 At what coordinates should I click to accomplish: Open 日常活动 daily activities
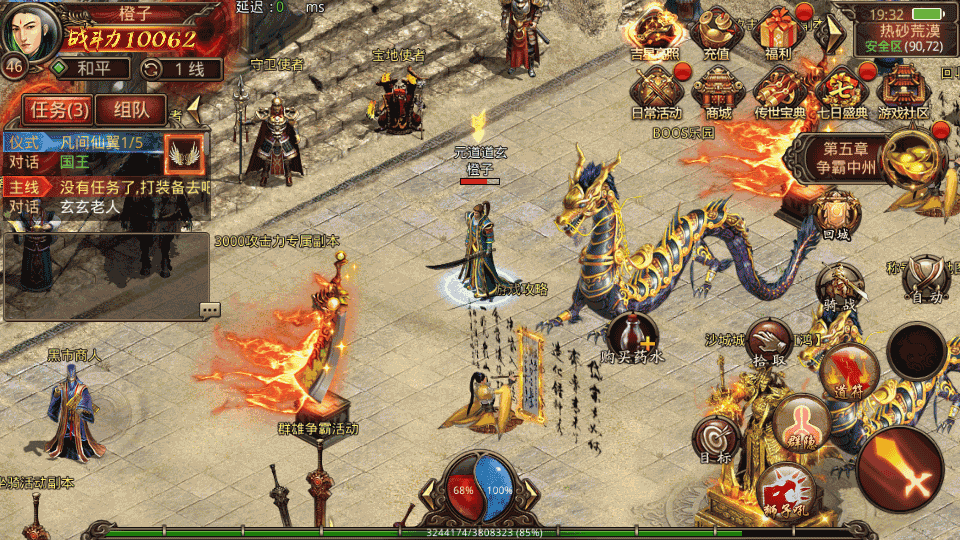point(655,92)
